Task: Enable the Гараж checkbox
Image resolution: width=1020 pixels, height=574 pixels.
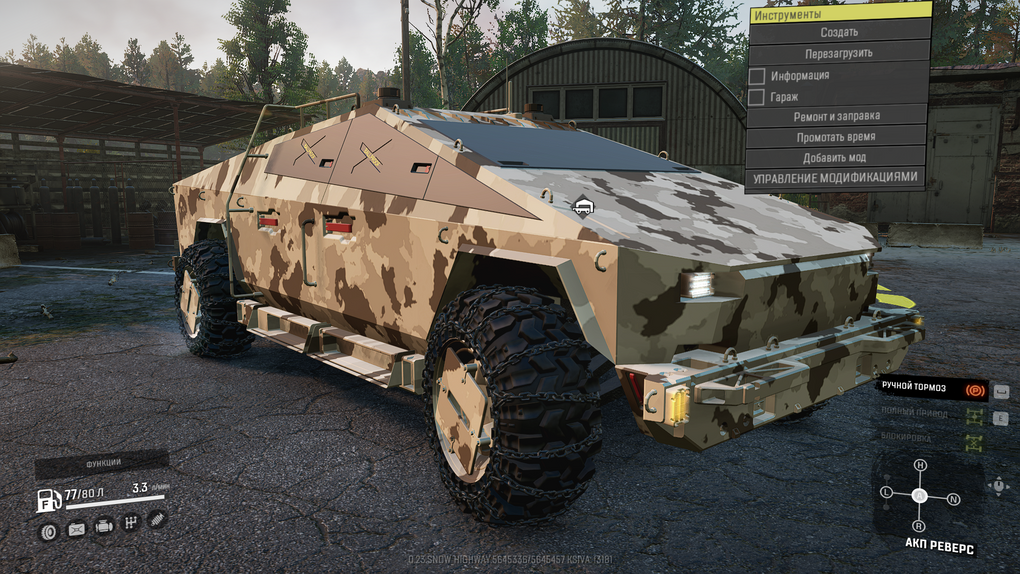Action: point(757,97)
